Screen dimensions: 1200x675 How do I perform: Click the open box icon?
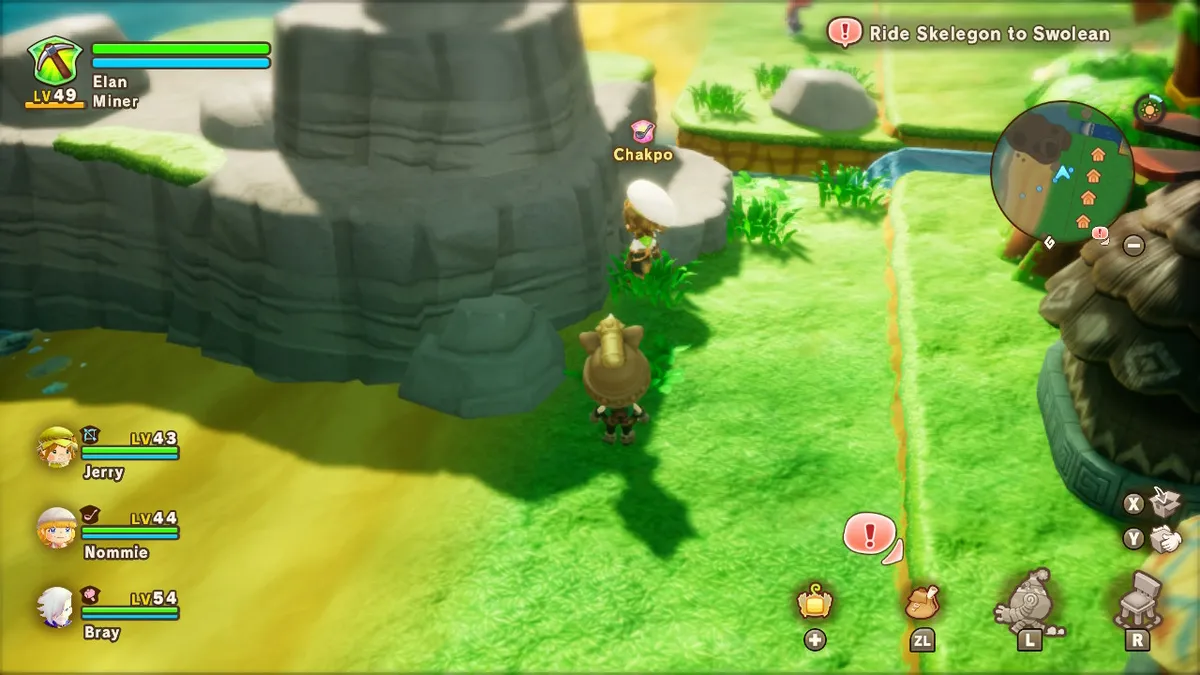point(1165,500)
